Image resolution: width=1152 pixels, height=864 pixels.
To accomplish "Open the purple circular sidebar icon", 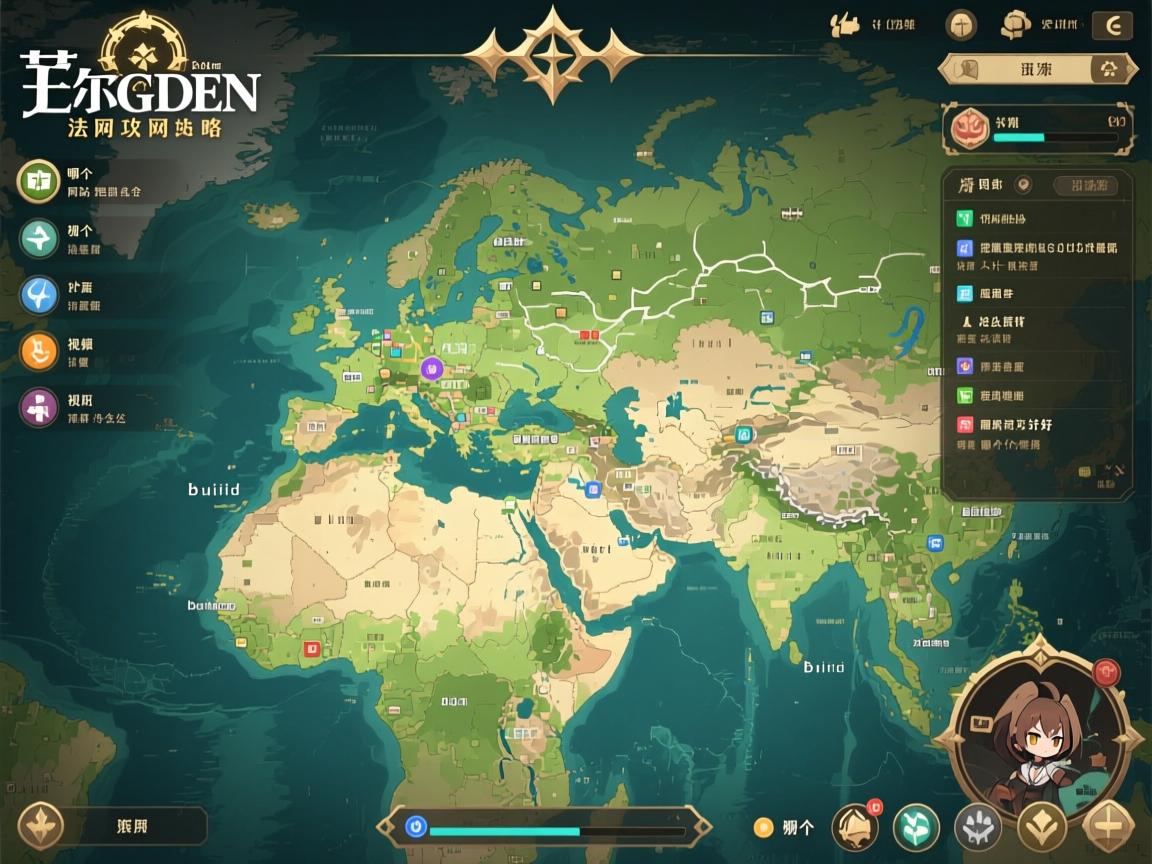I will pyautogui.click(x=40, y=408).
